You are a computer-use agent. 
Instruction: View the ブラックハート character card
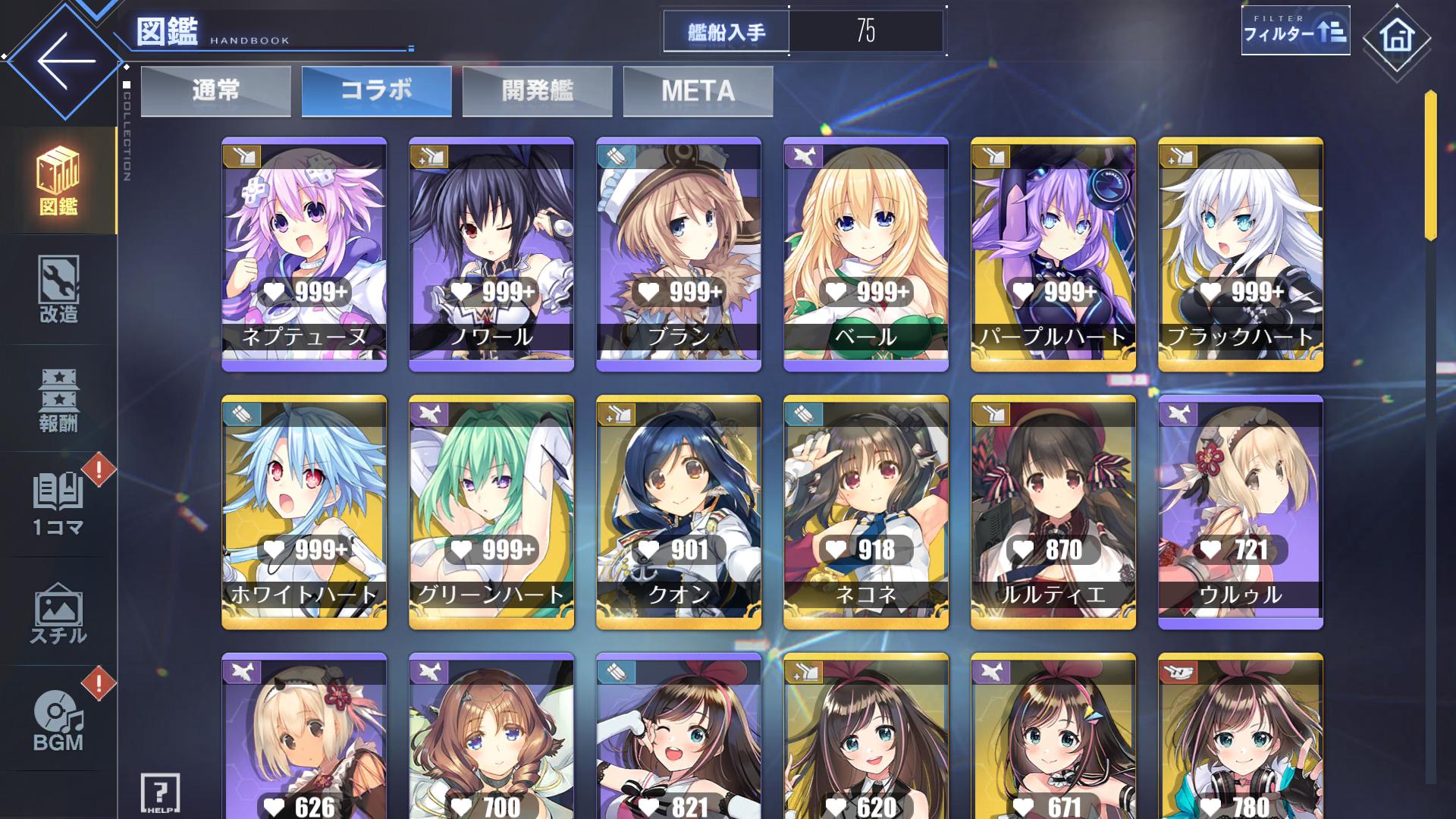(x=1241, y=254)
